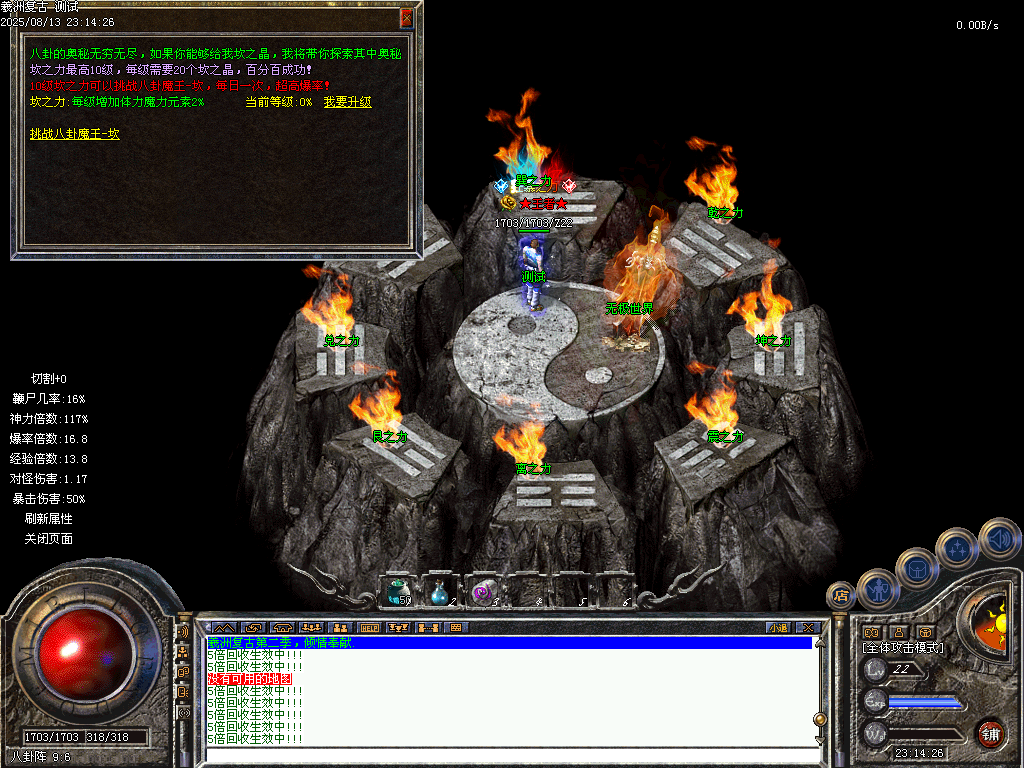Choose the 我要升级 upgrade link

(x=348, y=102)
